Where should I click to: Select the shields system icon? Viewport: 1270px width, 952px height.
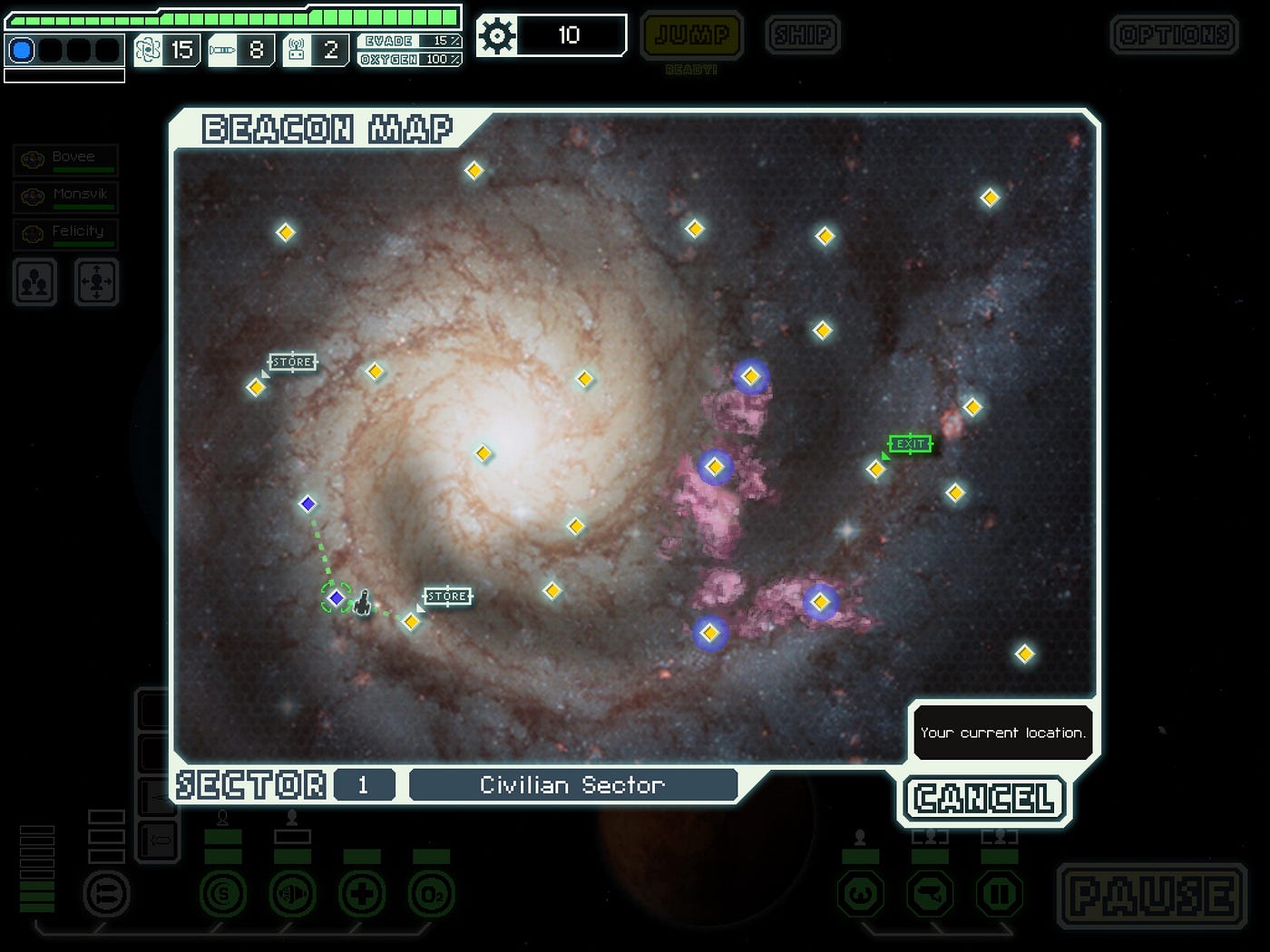(x=223, y=895)
